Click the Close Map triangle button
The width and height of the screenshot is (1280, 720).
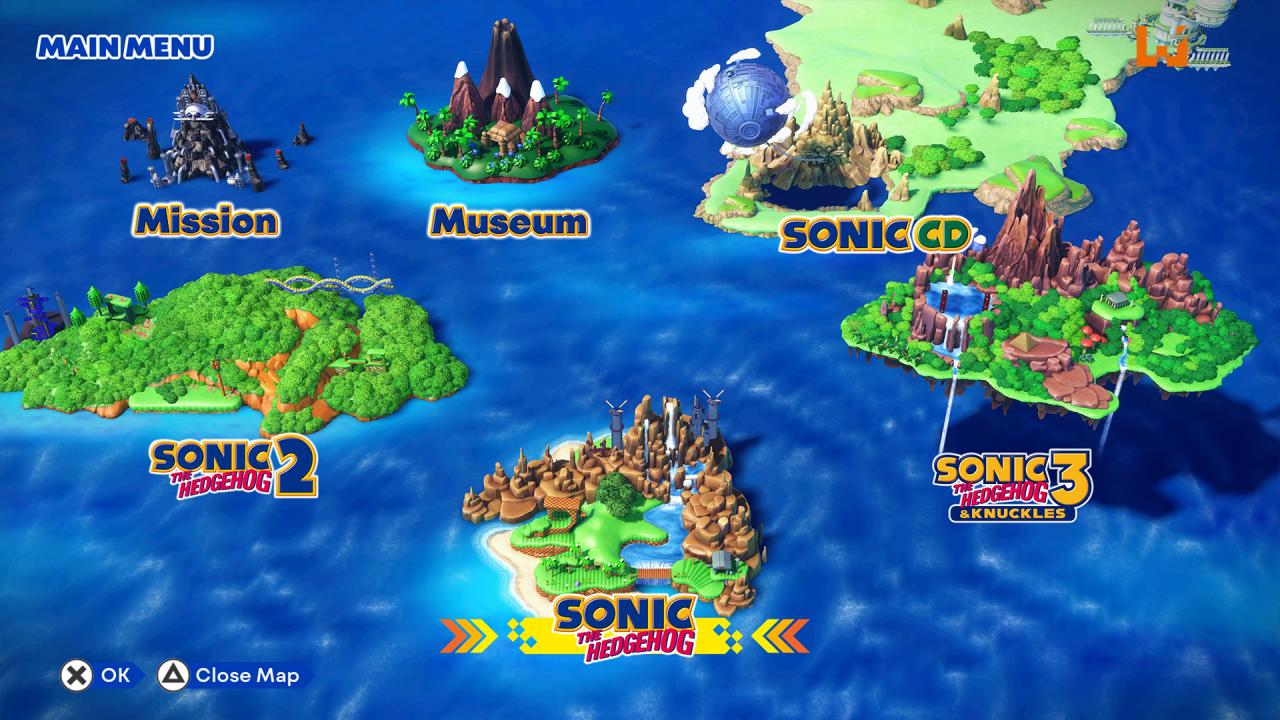172,675
